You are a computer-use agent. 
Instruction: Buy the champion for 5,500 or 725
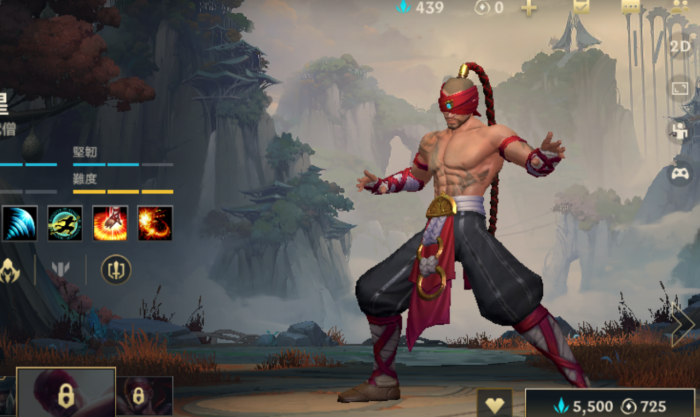coord(610,404)
